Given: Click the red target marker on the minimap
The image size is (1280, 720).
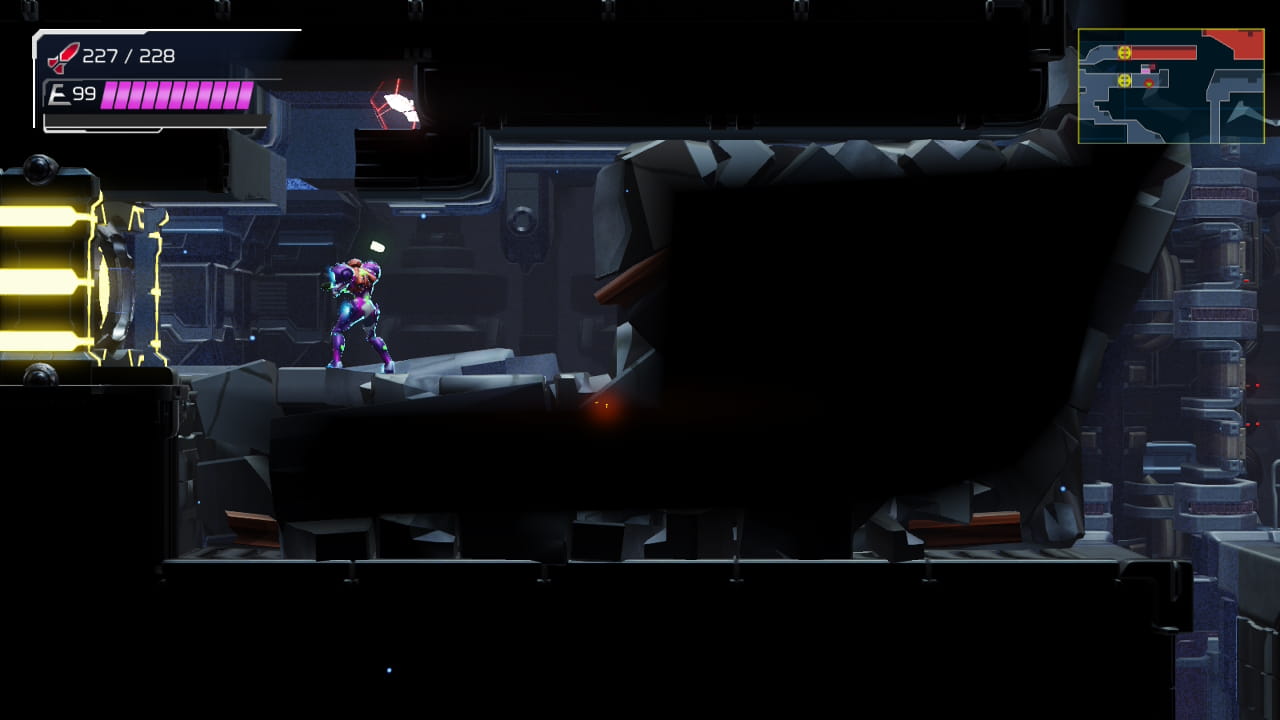Looking at the screenshot, I should tap(1149, 83).
